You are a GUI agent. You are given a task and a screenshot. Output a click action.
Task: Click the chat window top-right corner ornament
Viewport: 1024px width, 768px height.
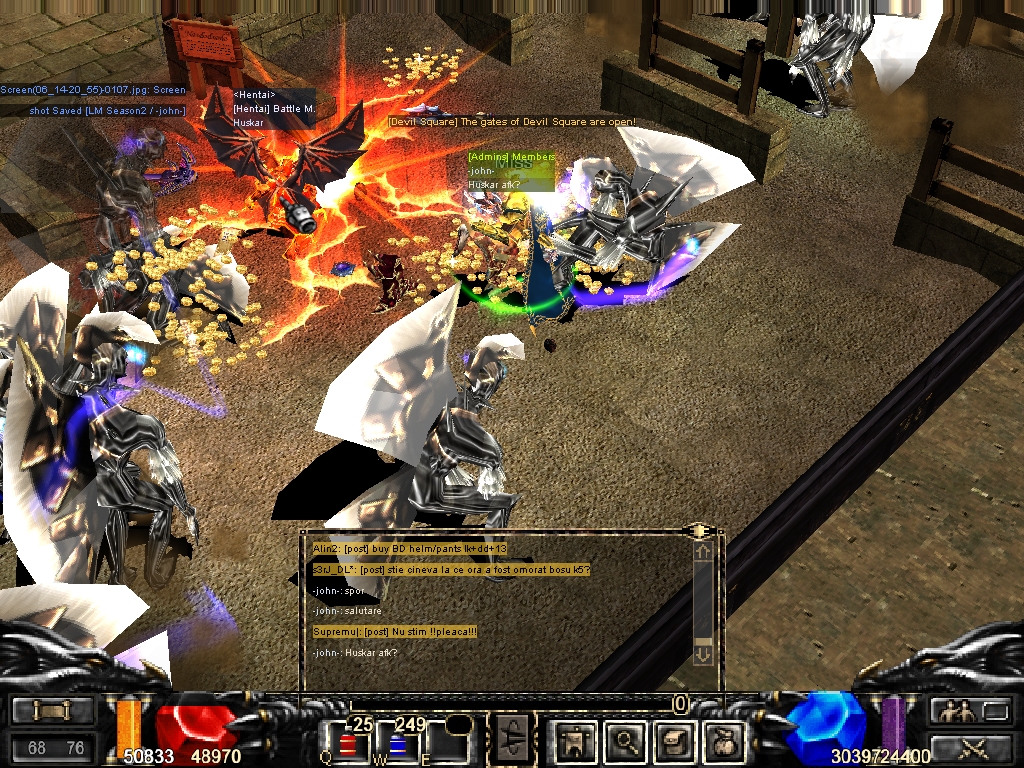(702, 530)
